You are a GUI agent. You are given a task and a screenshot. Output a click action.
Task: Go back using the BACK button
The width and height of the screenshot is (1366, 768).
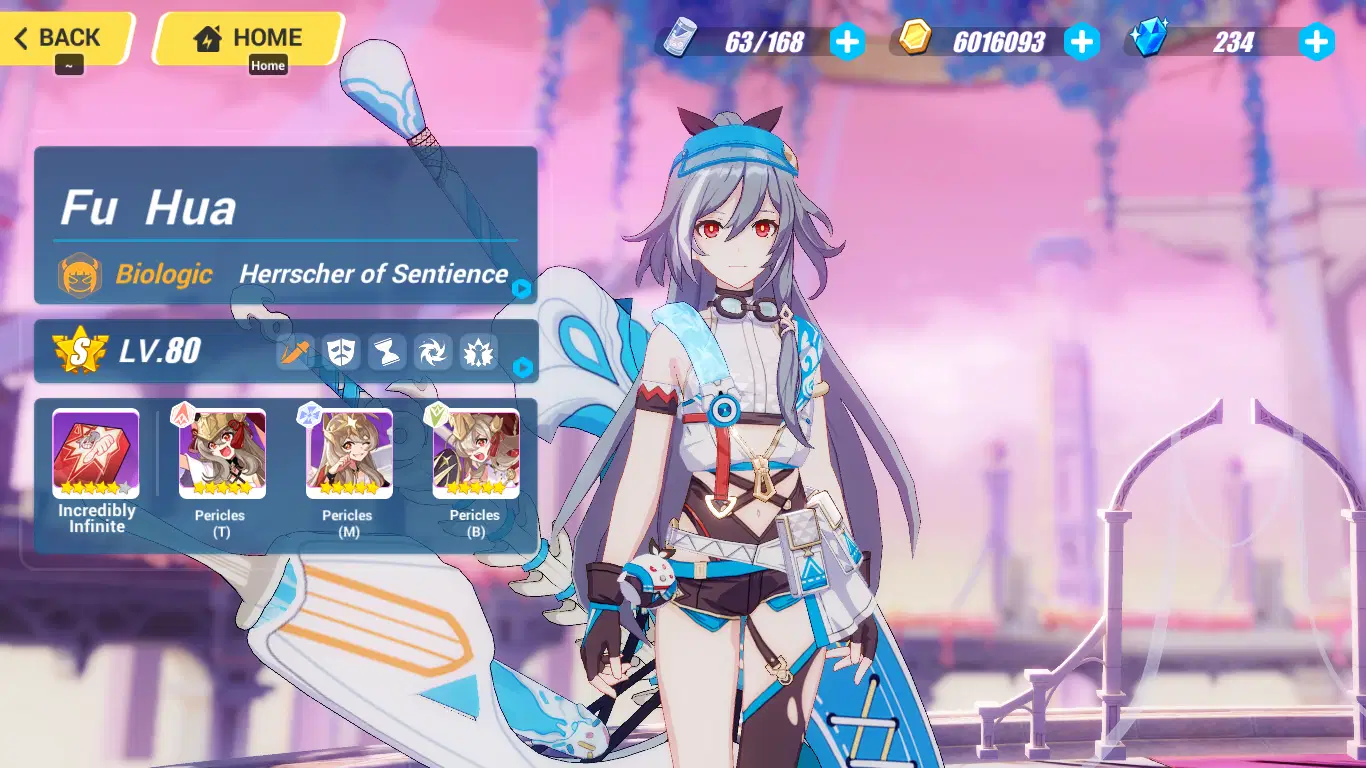pos(60,38)
